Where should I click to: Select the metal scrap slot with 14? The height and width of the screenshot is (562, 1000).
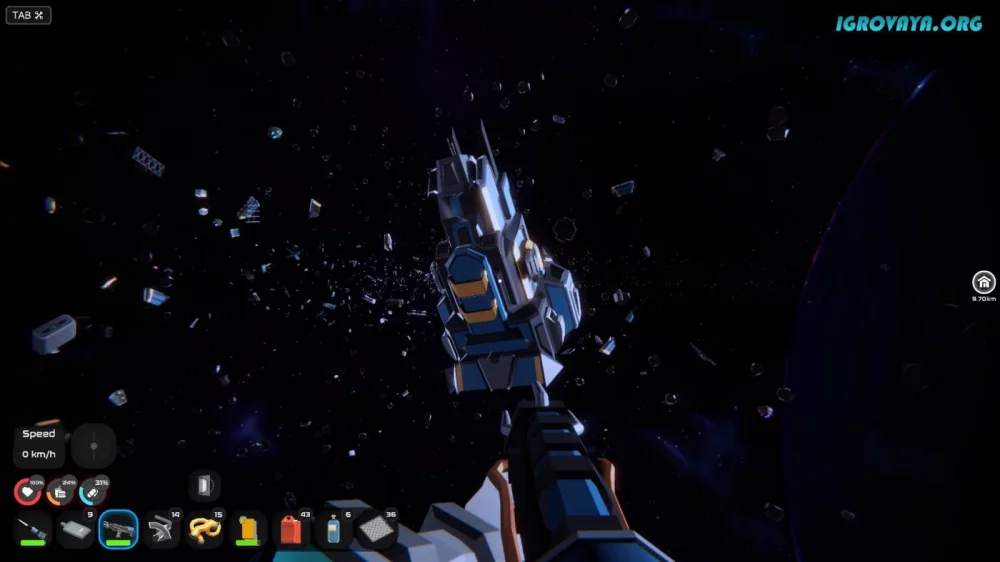(x=162, y=529)
